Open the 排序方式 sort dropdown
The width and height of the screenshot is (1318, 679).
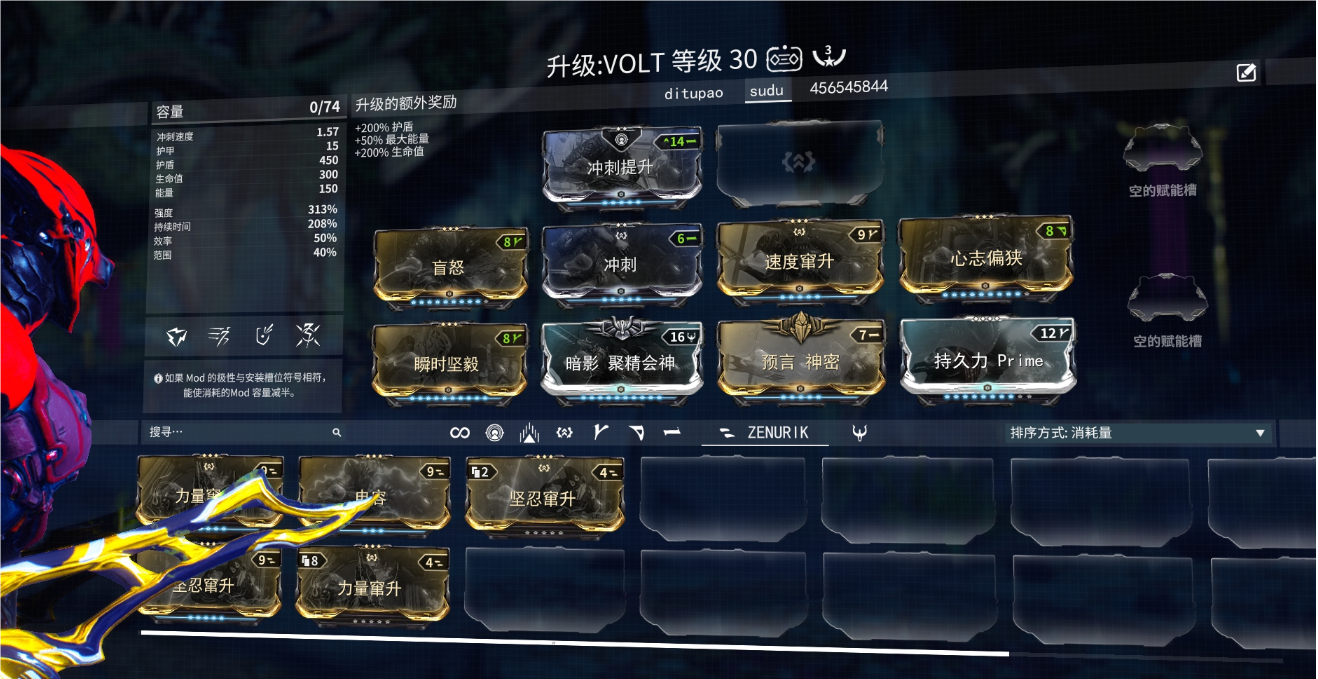1137,433
